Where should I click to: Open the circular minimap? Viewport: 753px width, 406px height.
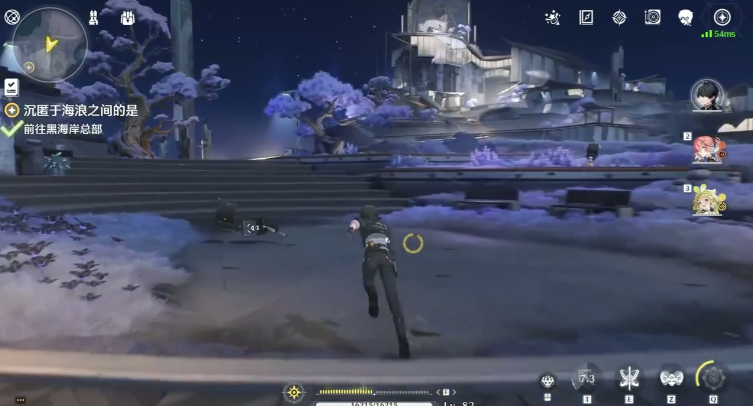click(49, 43)
